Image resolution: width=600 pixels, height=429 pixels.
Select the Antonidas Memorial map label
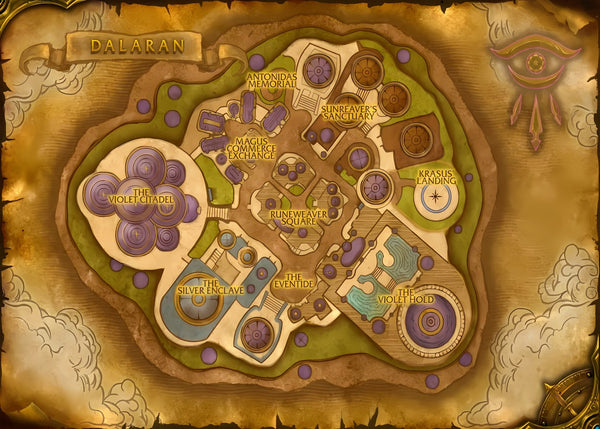[271, 78]
